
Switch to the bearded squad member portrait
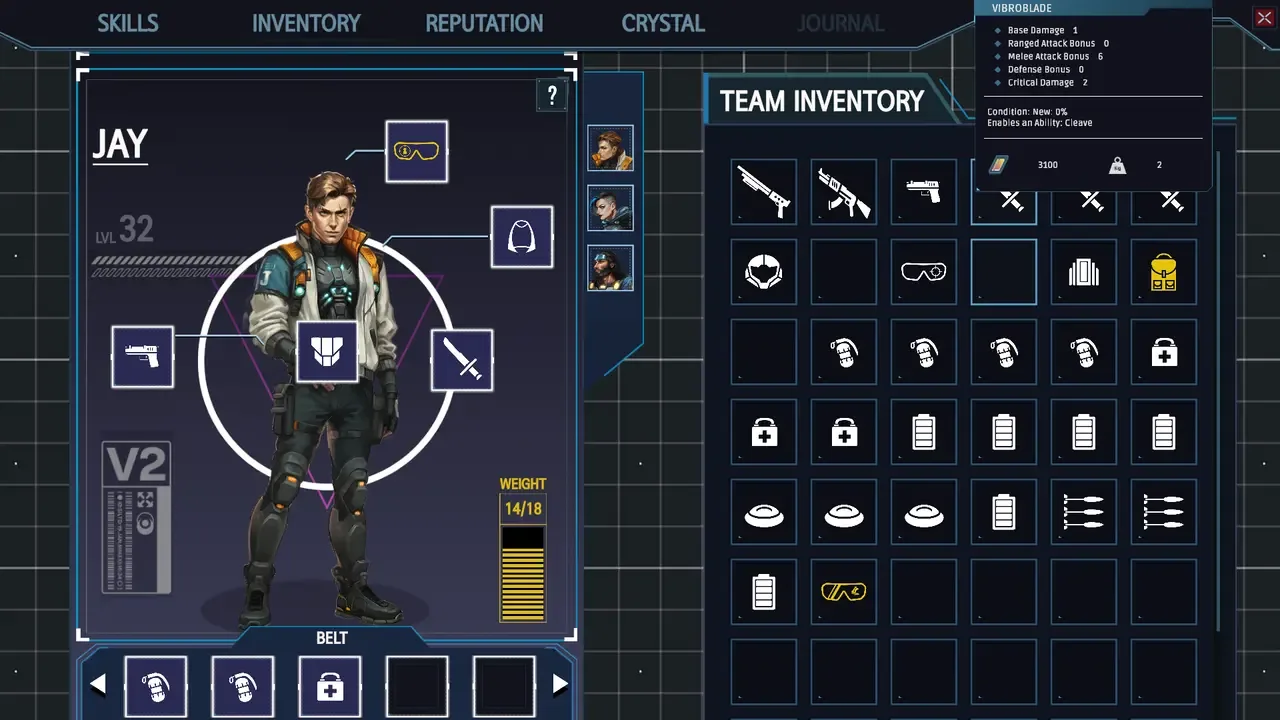(x=610, y=268)
